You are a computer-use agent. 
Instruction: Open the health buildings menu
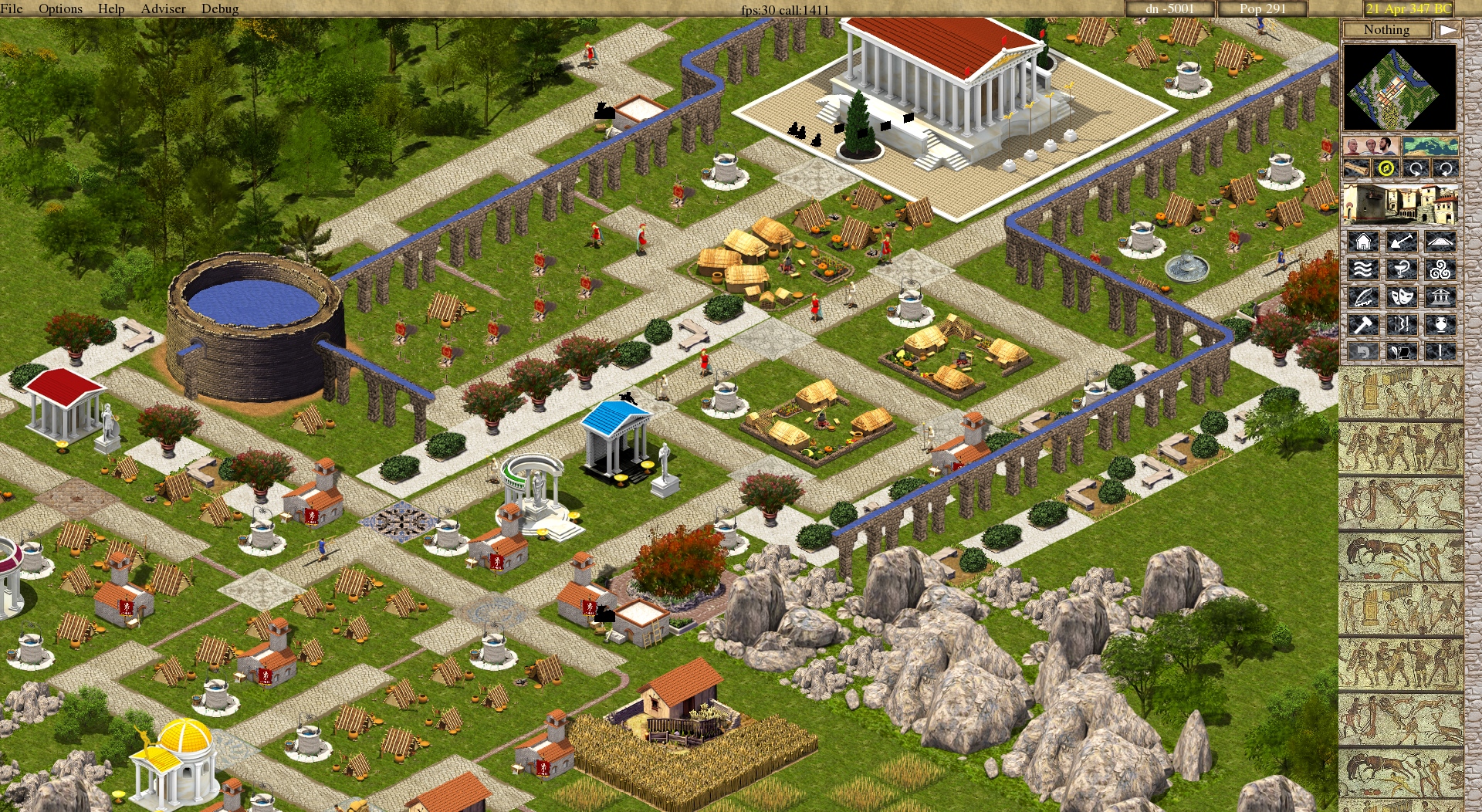coord(1402,268)
